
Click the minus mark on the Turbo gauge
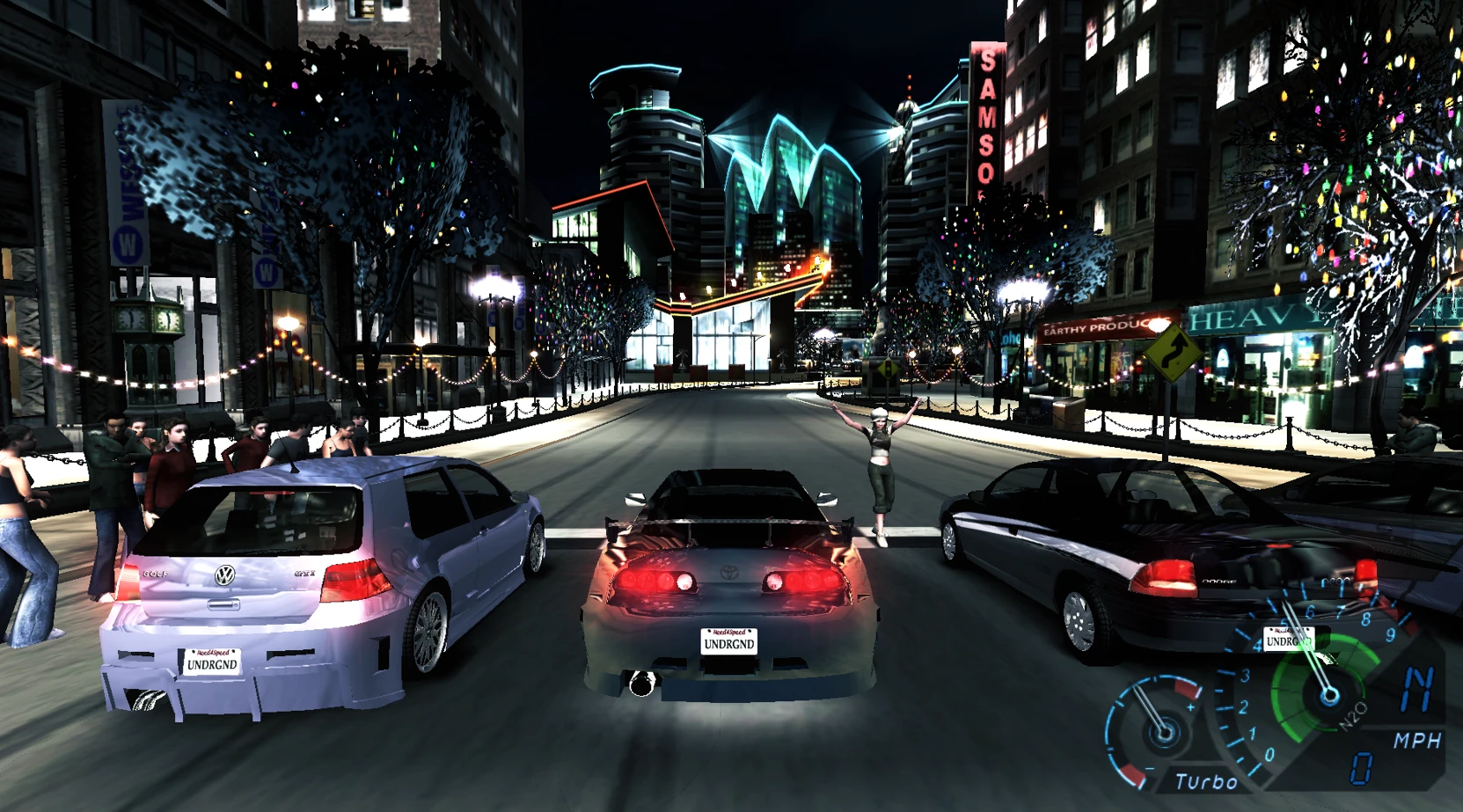[x=1149, y=769]
